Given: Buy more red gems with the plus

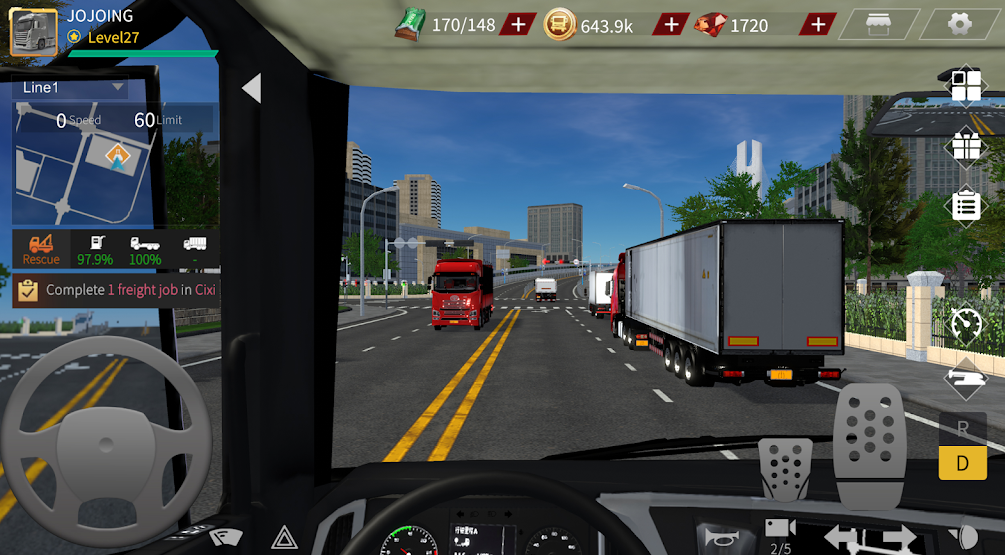Looking at the screenshot, I should click(818, 25).
